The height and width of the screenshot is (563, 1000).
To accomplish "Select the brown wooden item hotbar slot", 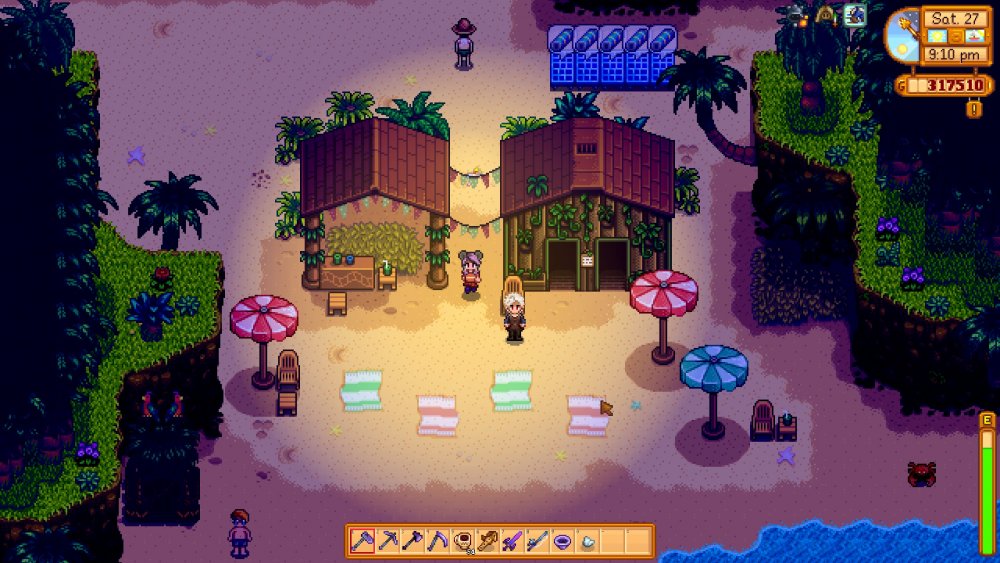I will coord(487,541).
